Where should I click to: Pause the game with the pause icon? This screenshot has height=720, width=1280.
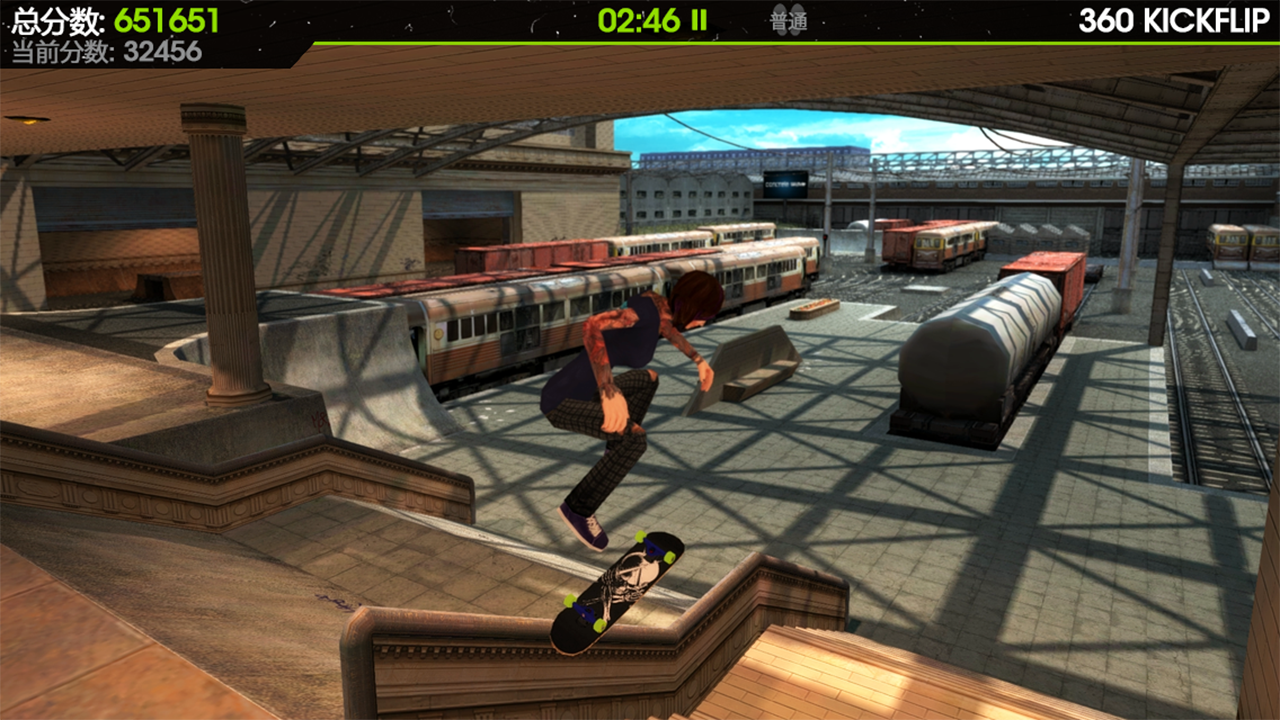(700, 20)
